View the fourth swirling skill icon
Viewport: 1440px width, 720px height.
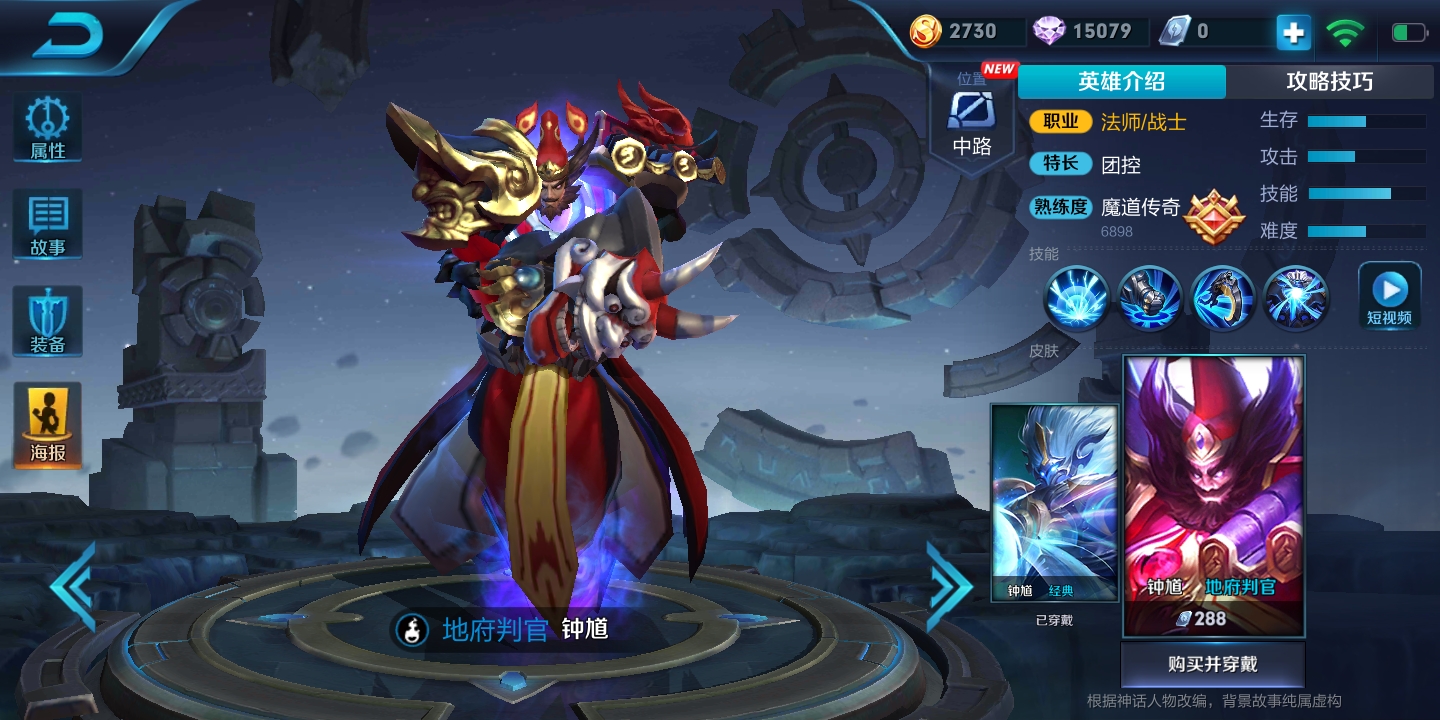[x=1296, y=298]
